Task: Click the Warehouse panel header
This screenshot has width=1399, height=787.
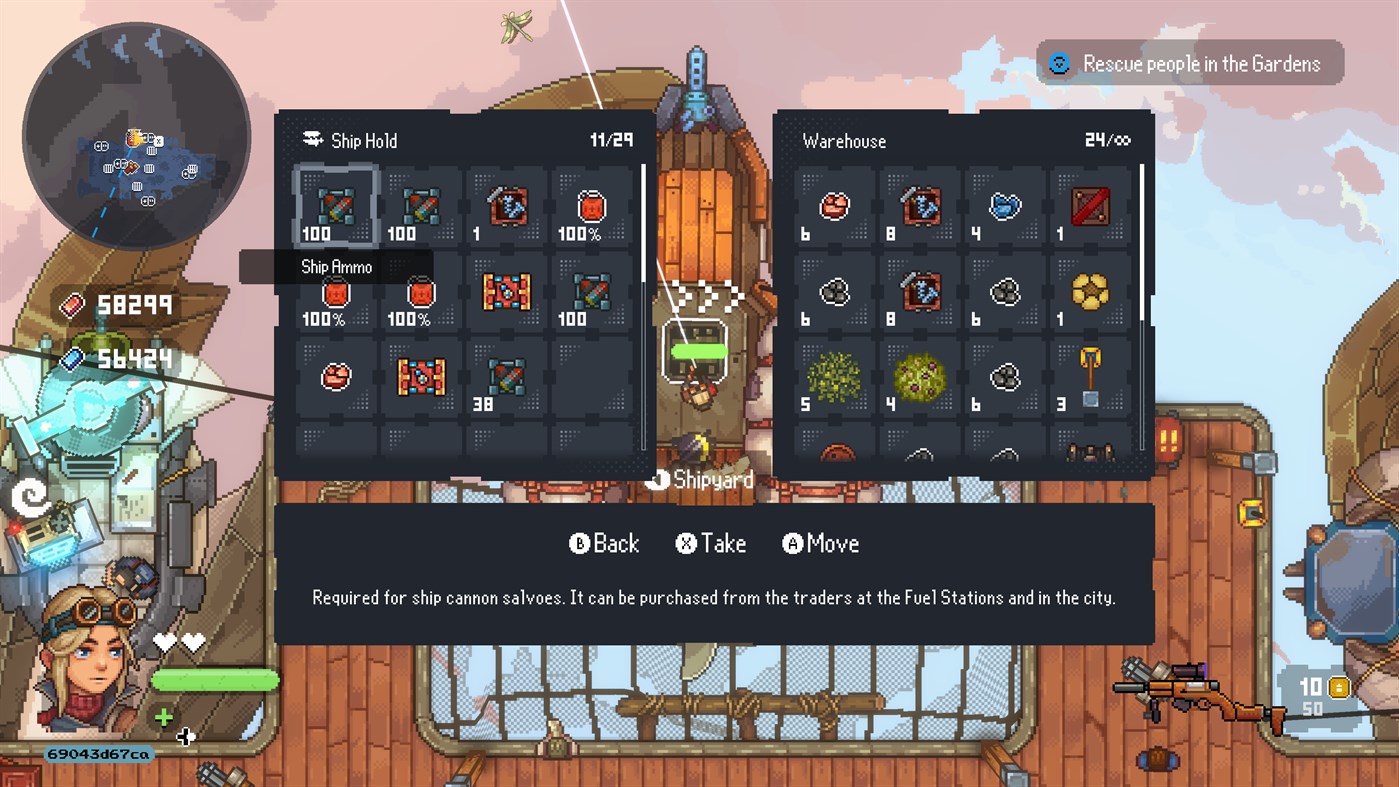Action: tap(845, 141)
